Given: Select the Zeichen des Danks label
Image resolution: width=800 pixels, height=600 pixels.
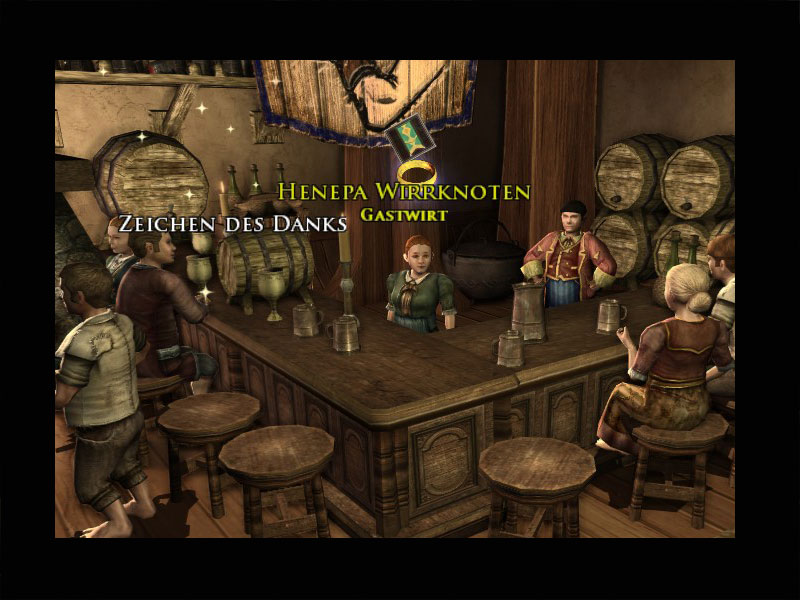Looking at the screenshot, I should point(232,223).
